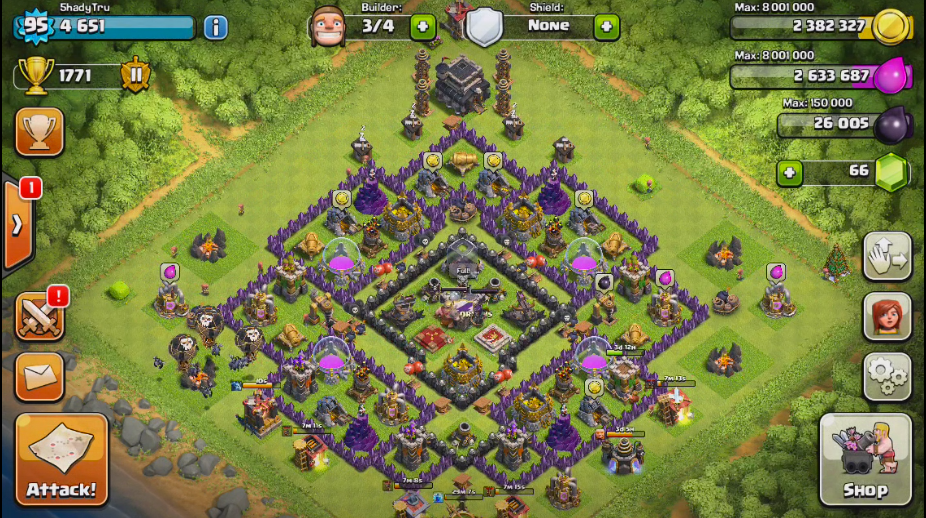Open the envelope messages inbox
Screen dimensions: 926x518
[x=40, y=376]
